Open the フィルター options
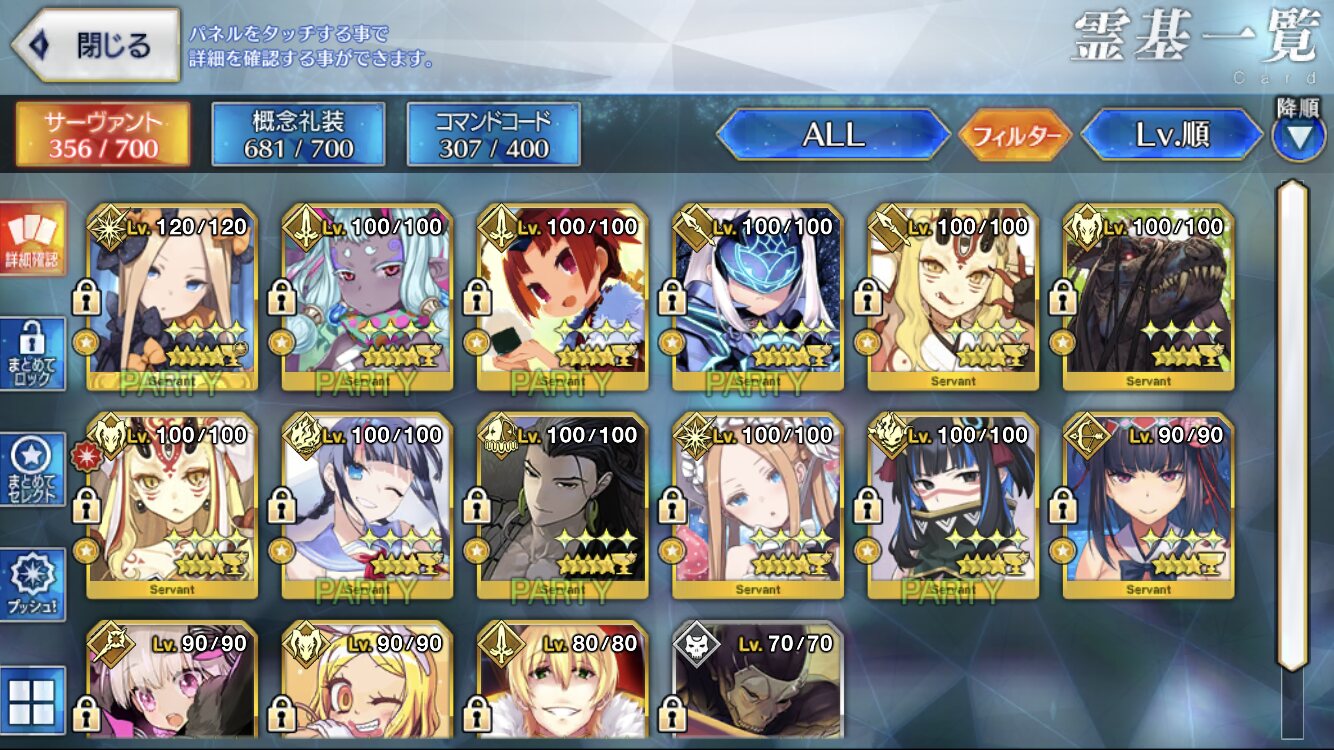Image resolution: width=1334 pixels, height=750 pixels. (x=1015, y=135)
